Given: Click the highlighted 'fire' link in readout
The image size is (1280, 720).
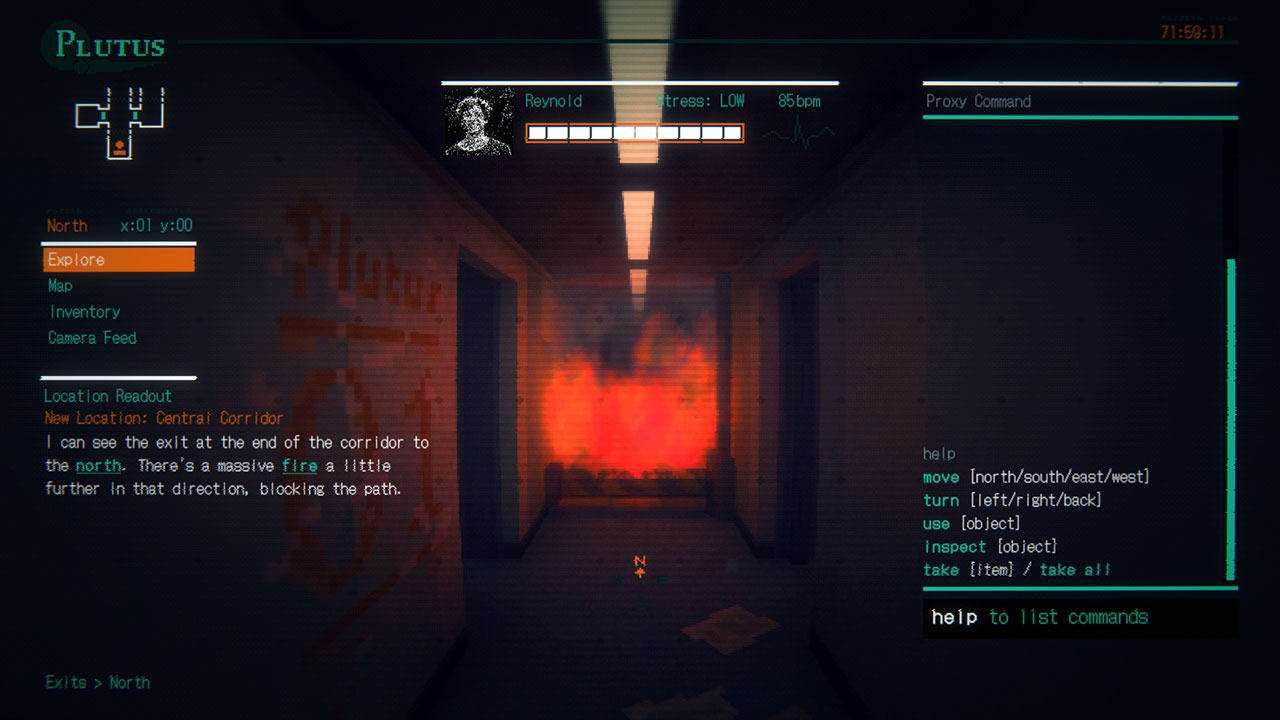Looking at the screenshot, I should pos(299,466).
